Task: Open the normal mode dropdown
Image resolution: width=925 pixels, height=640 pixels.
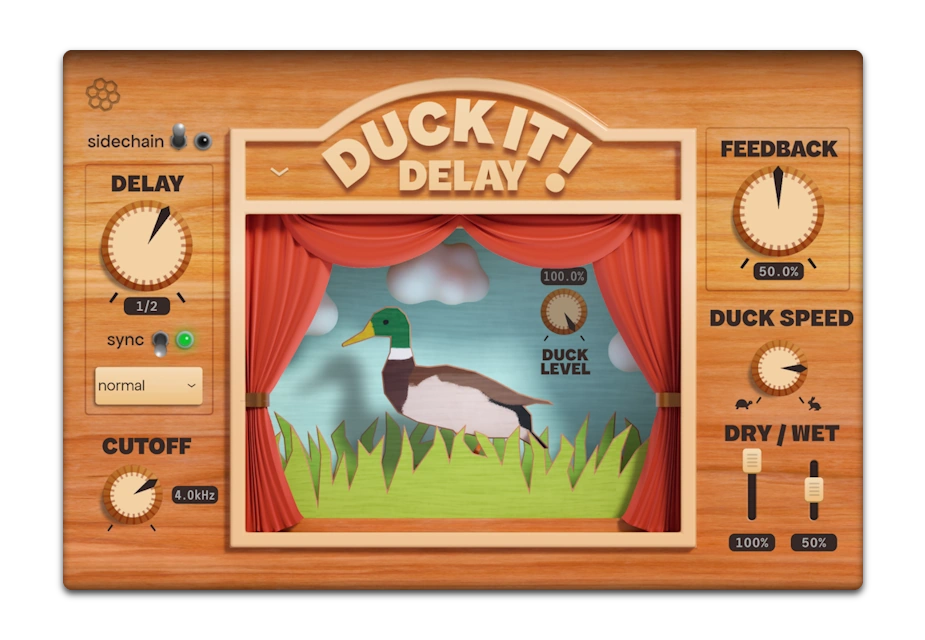Action: coord(148,385)
